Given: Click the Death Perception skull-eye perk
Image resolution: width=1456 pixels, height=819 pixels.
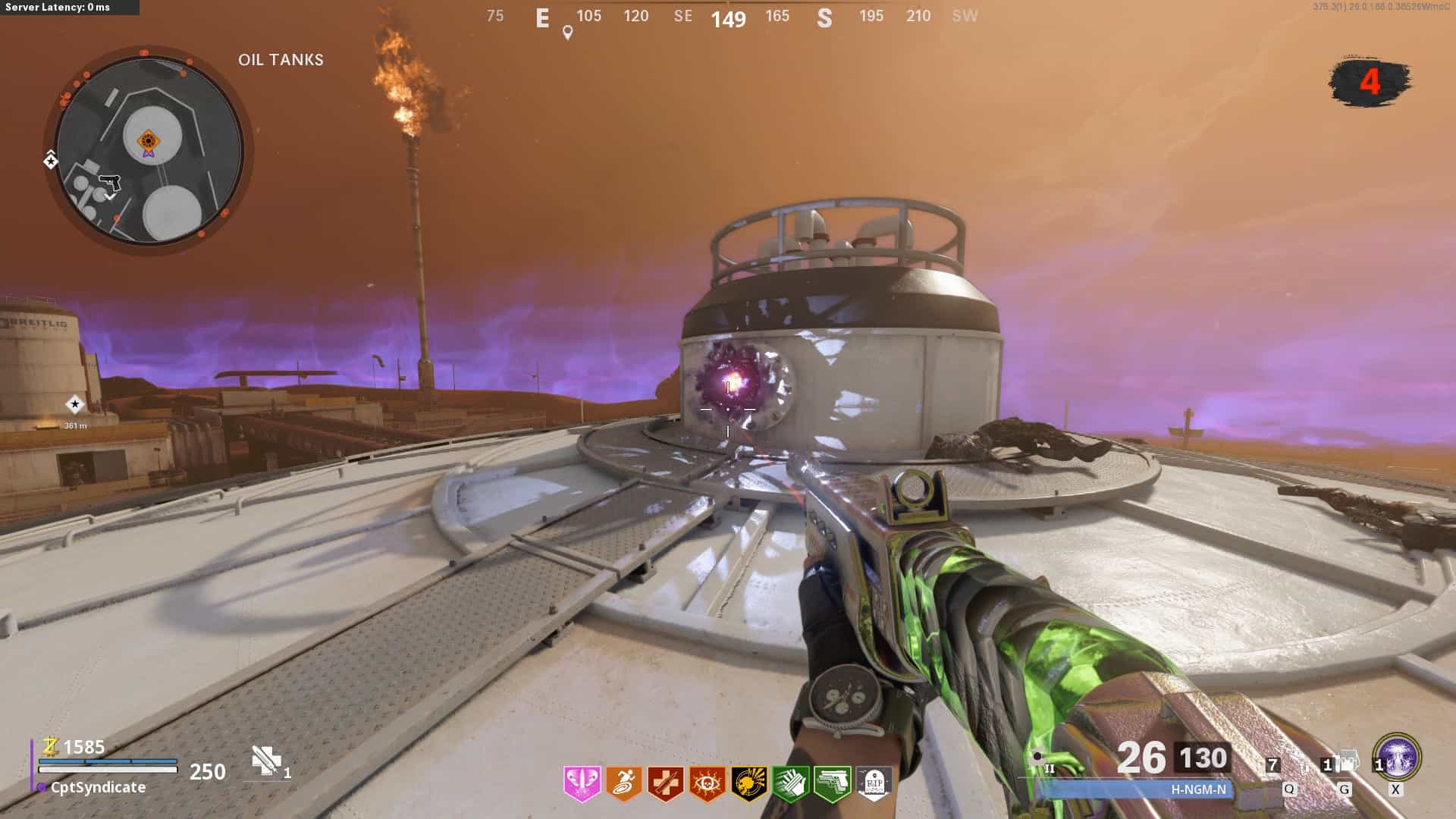Looking at the screenshot, I should click(x=707, y=783).
